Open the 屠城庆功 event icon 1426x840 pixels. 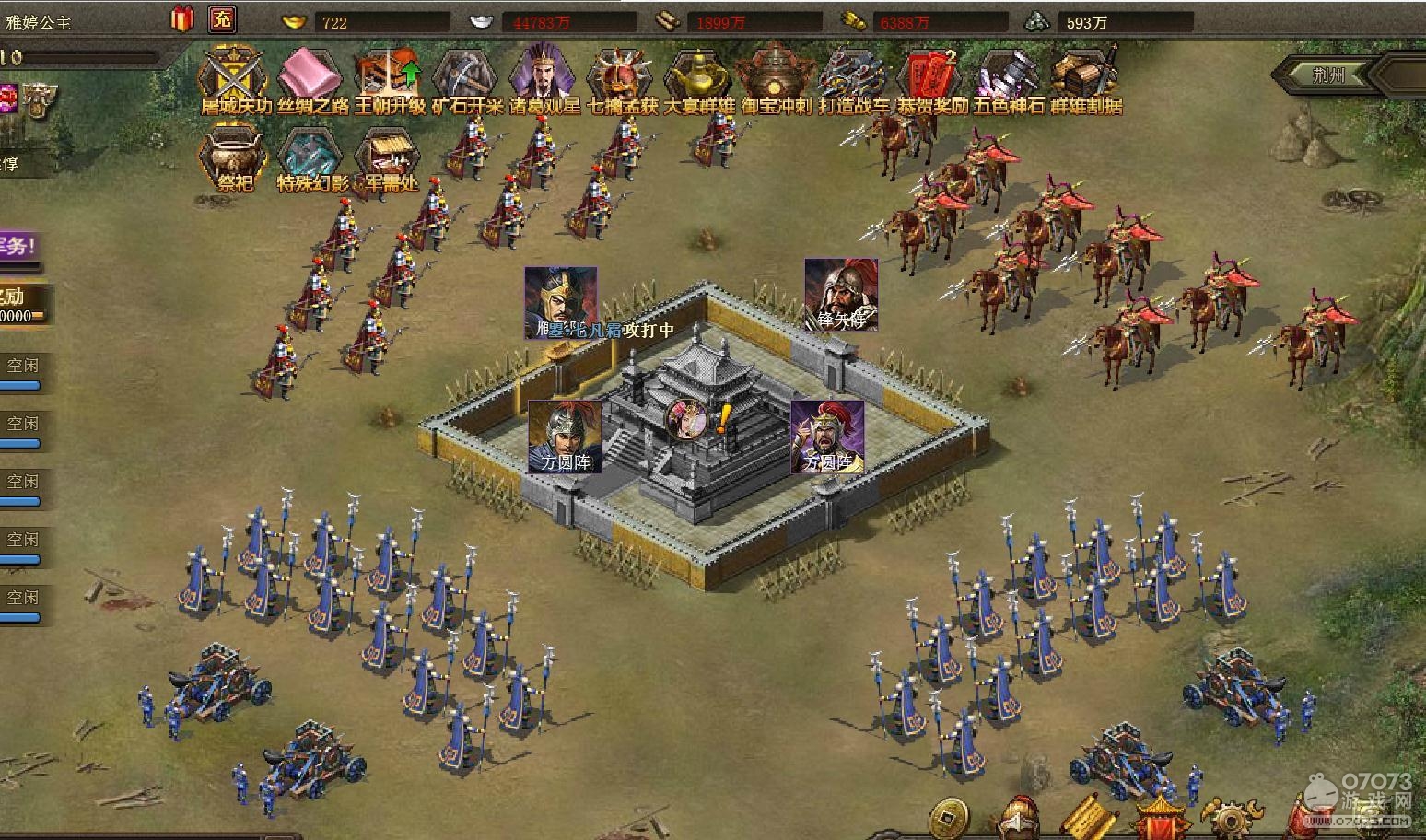tap(236, 76)
